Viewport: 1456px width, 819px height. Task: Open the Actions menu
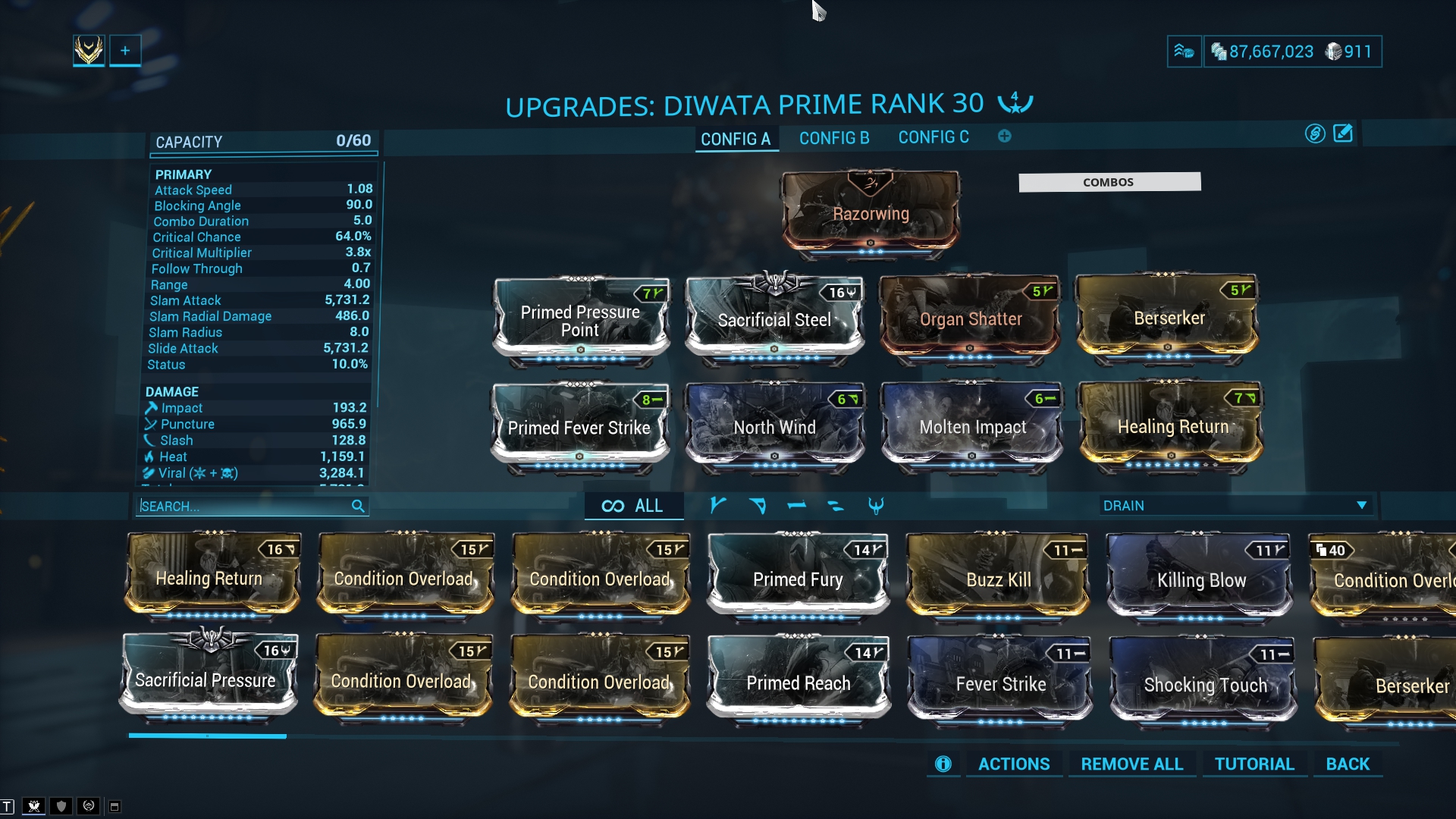(1013, 764)
